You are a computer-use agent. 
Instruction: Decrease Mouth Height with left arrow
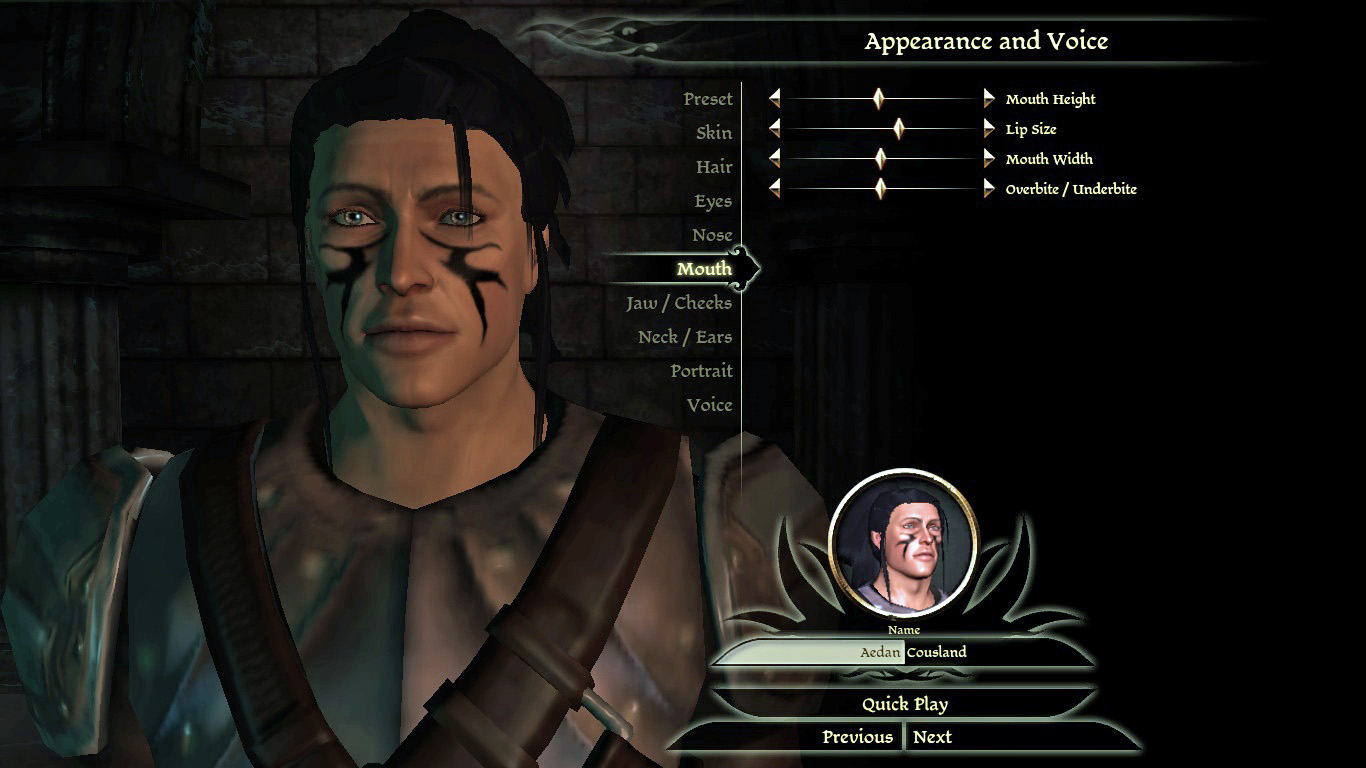click(x=774, y=98)
